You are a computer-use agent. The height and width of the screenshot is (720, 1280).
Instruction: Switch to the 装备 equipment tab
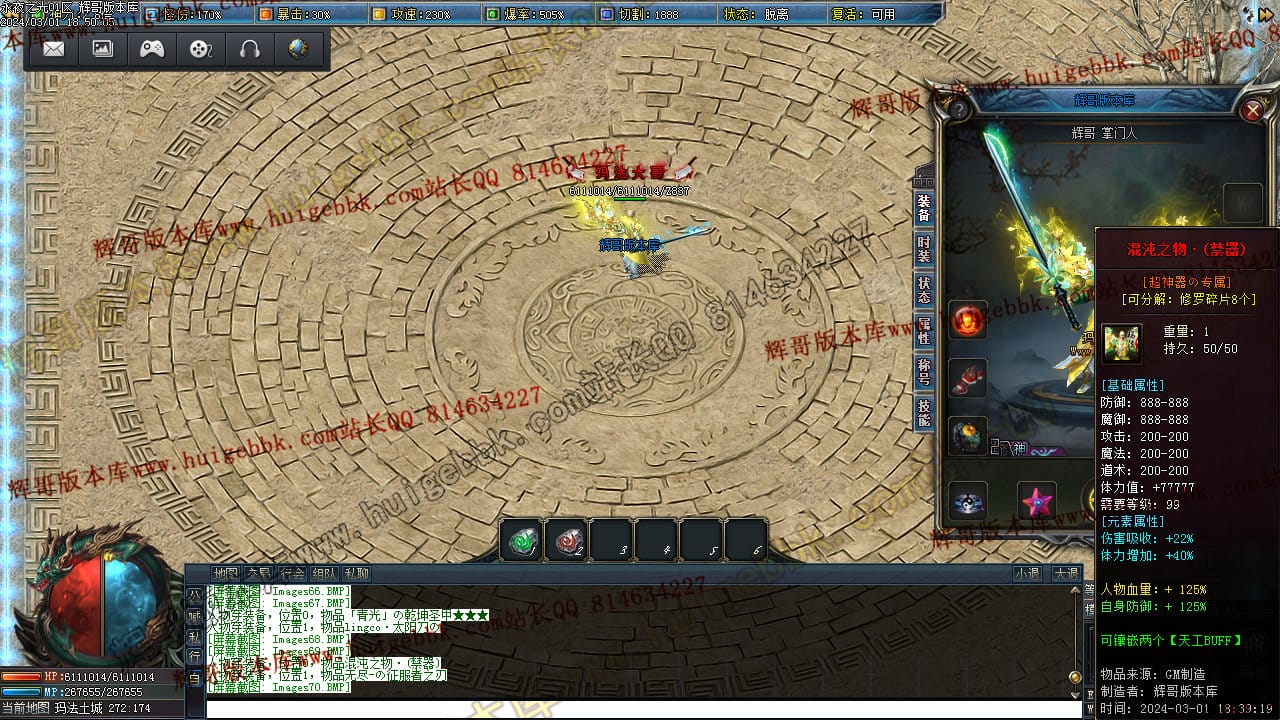[x=924, y=208]
